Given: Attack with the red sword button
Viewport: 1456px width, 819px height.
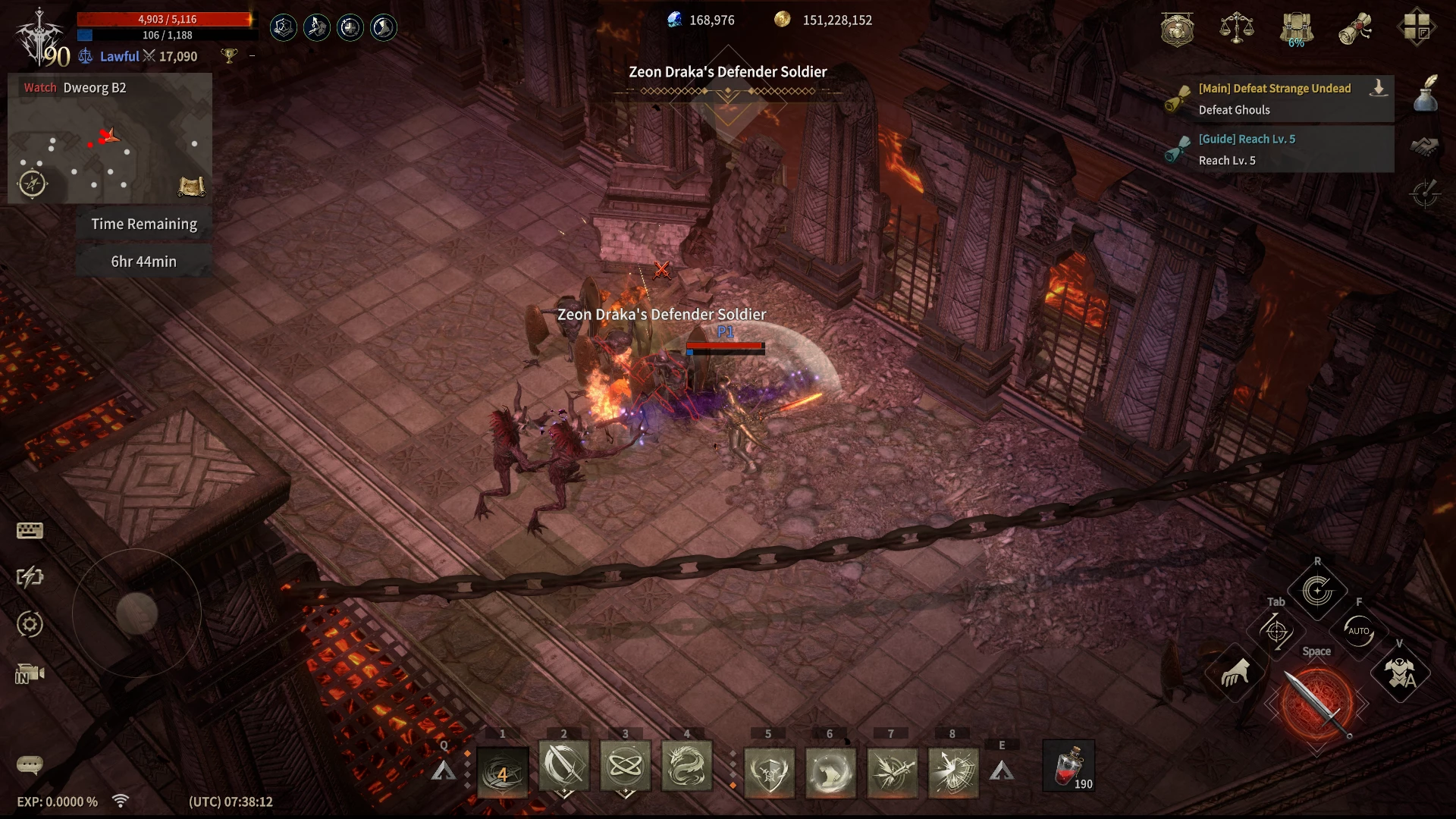Looking at the screenshot, I should coord(1317,704).
